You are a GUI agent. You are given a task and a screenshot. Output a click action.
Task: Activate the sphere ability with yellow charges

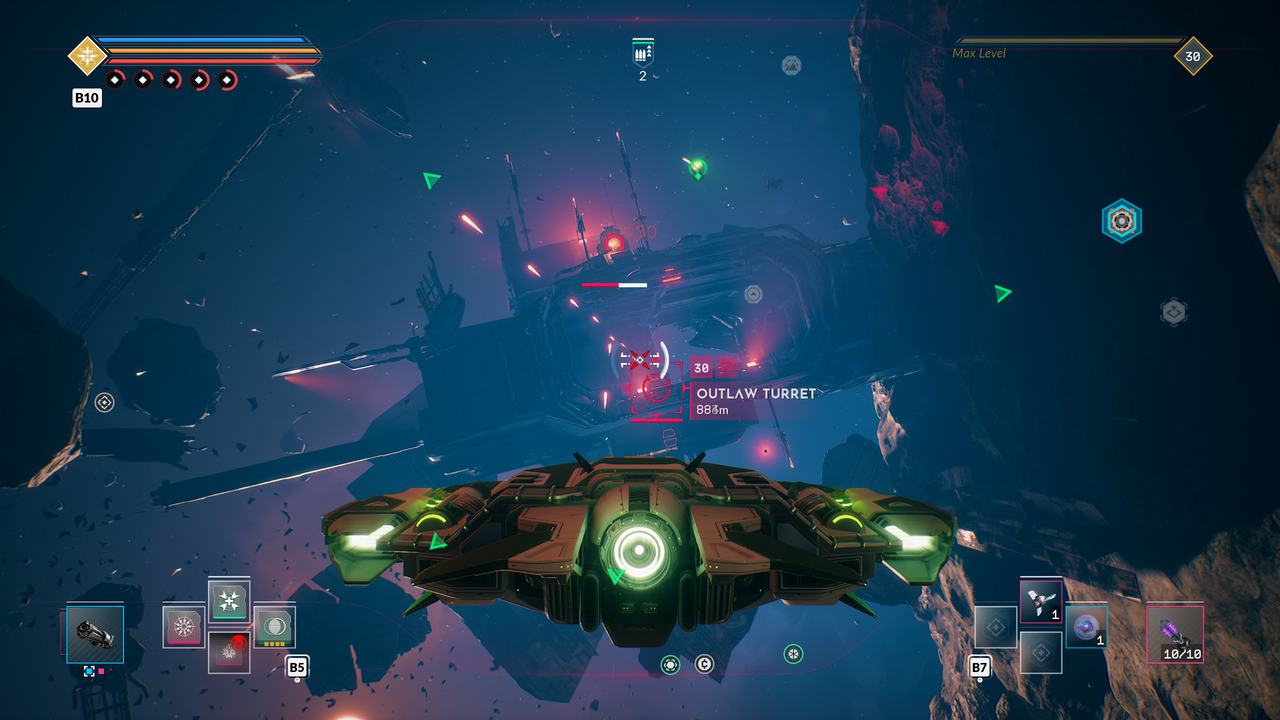274,626
